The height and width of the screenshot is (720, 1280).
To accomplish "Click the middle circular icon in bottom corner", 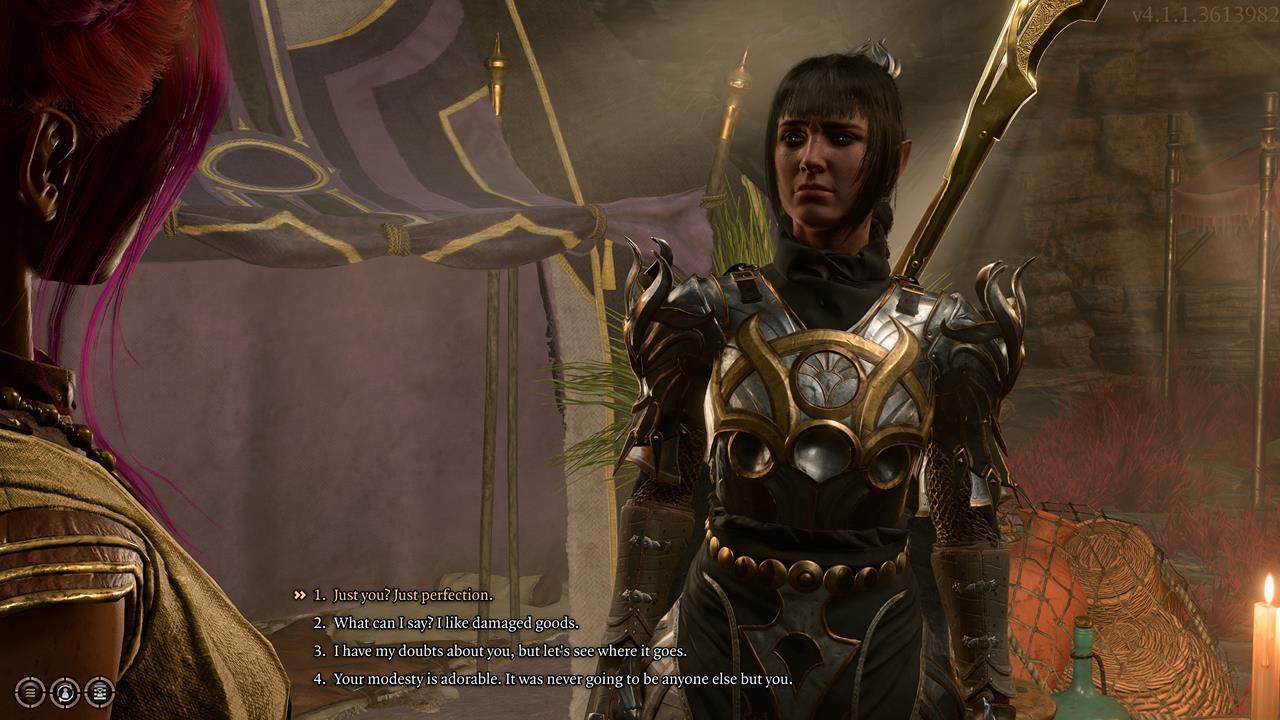I will pos(64,692).
